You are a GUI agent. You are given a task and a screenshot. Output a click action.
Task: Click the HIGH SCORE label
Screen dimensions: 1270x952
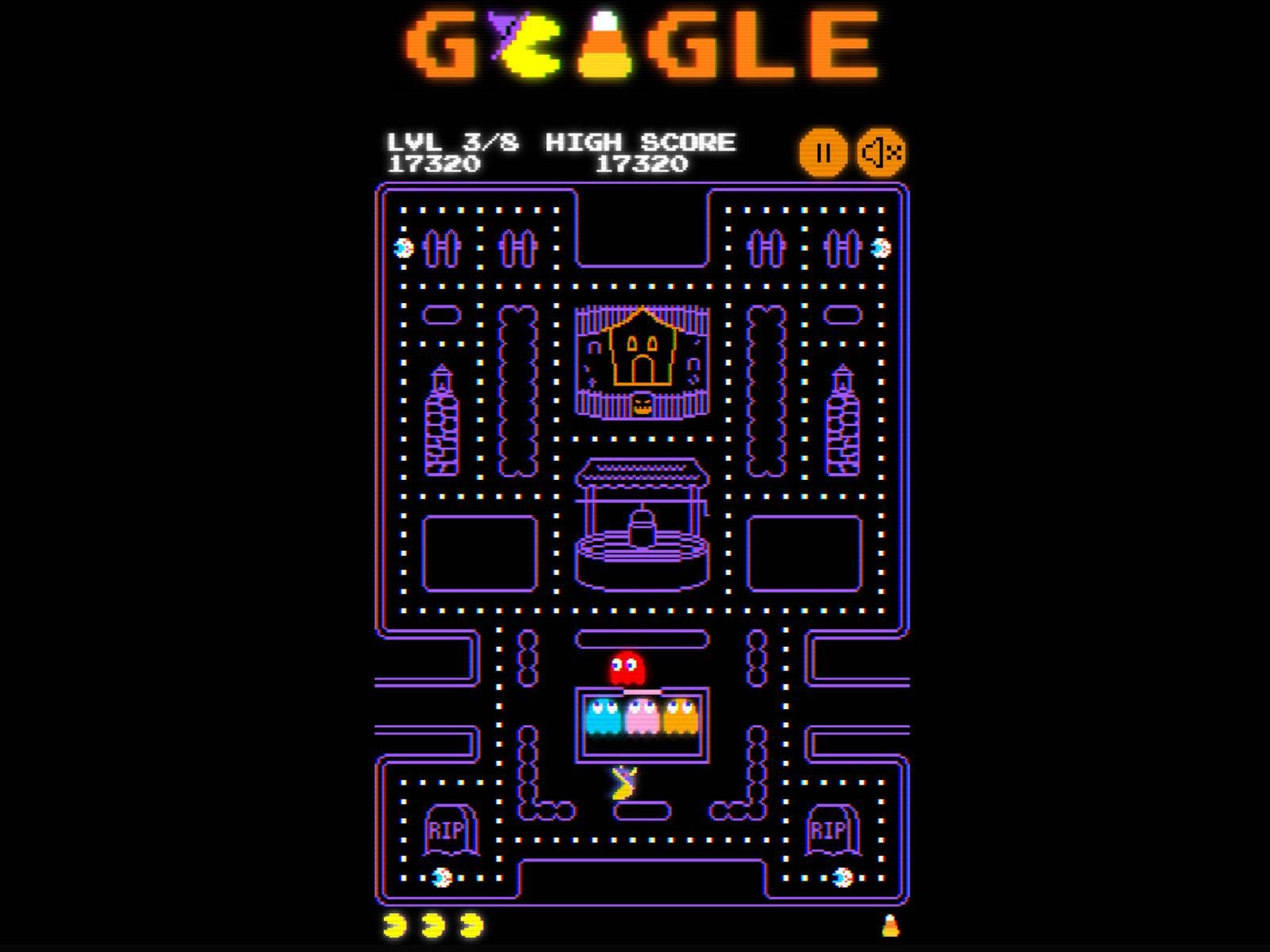(x=643, y=143)
